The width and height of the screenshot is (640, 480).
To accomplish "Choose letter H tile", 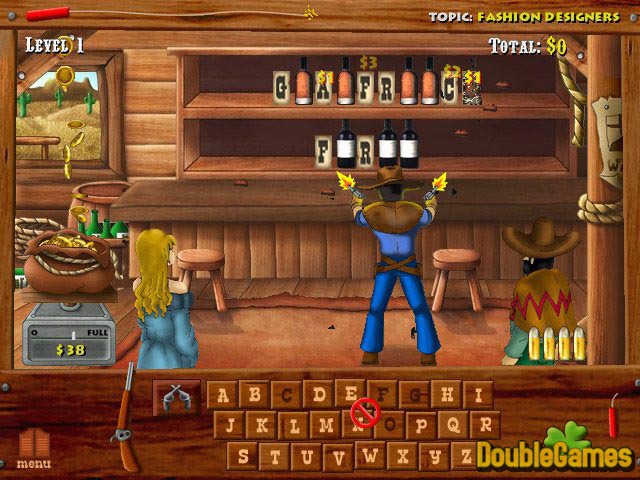I will coord(446,395).
